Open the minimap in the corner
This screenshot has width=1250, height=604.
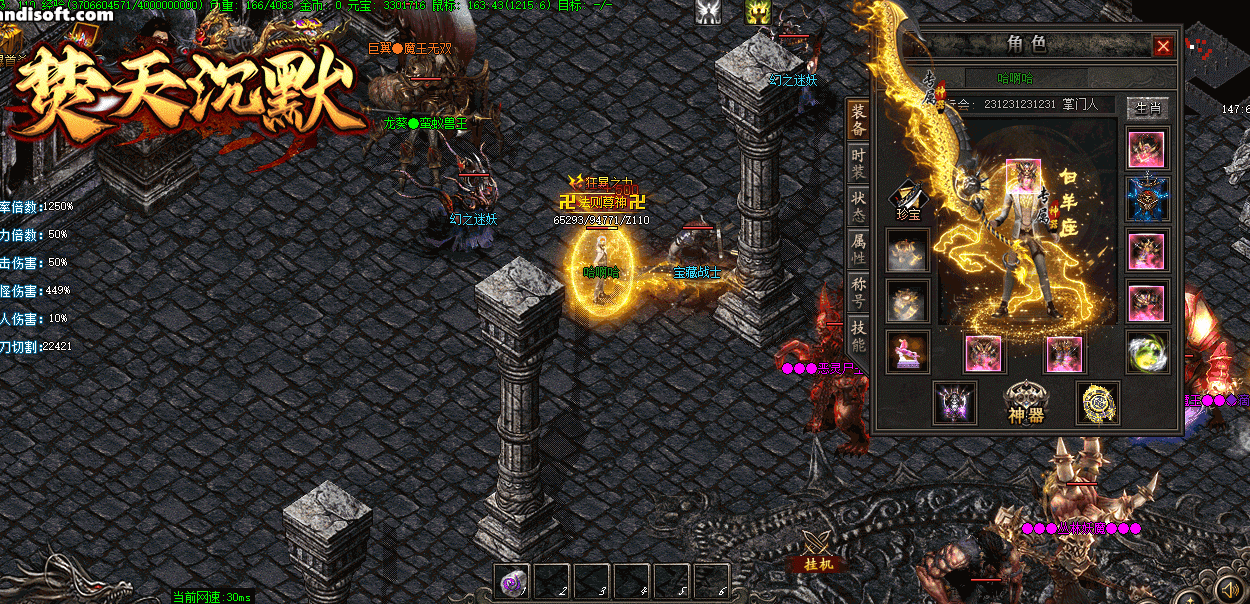pyautogui.click(x=1215, y=62)
